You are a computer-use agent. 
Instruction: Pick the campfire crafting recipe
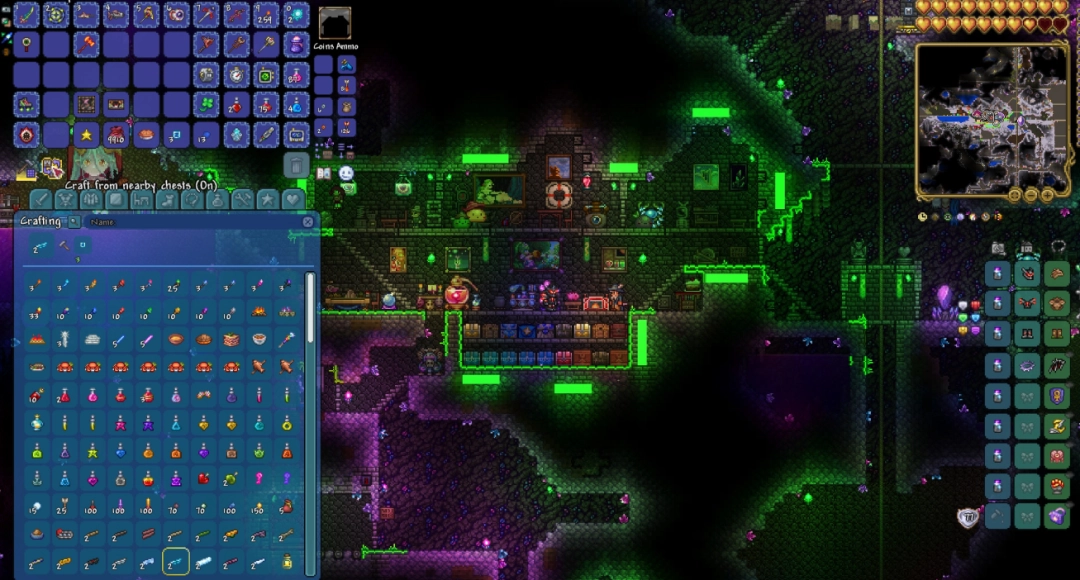(259, 313)
